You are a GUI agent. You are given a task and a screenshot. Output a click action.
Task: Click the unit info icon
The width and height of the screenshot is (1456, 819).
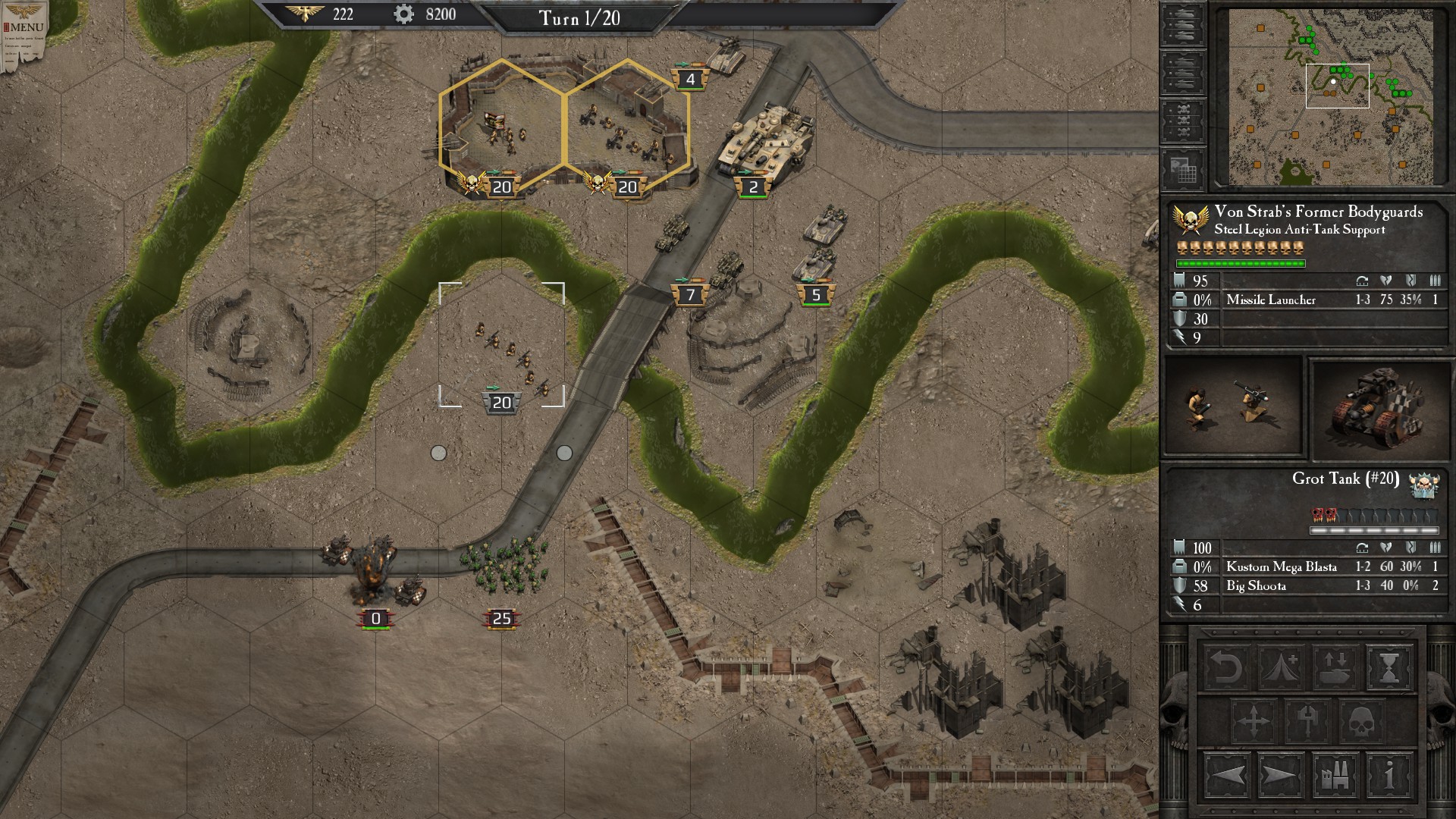1389,776
